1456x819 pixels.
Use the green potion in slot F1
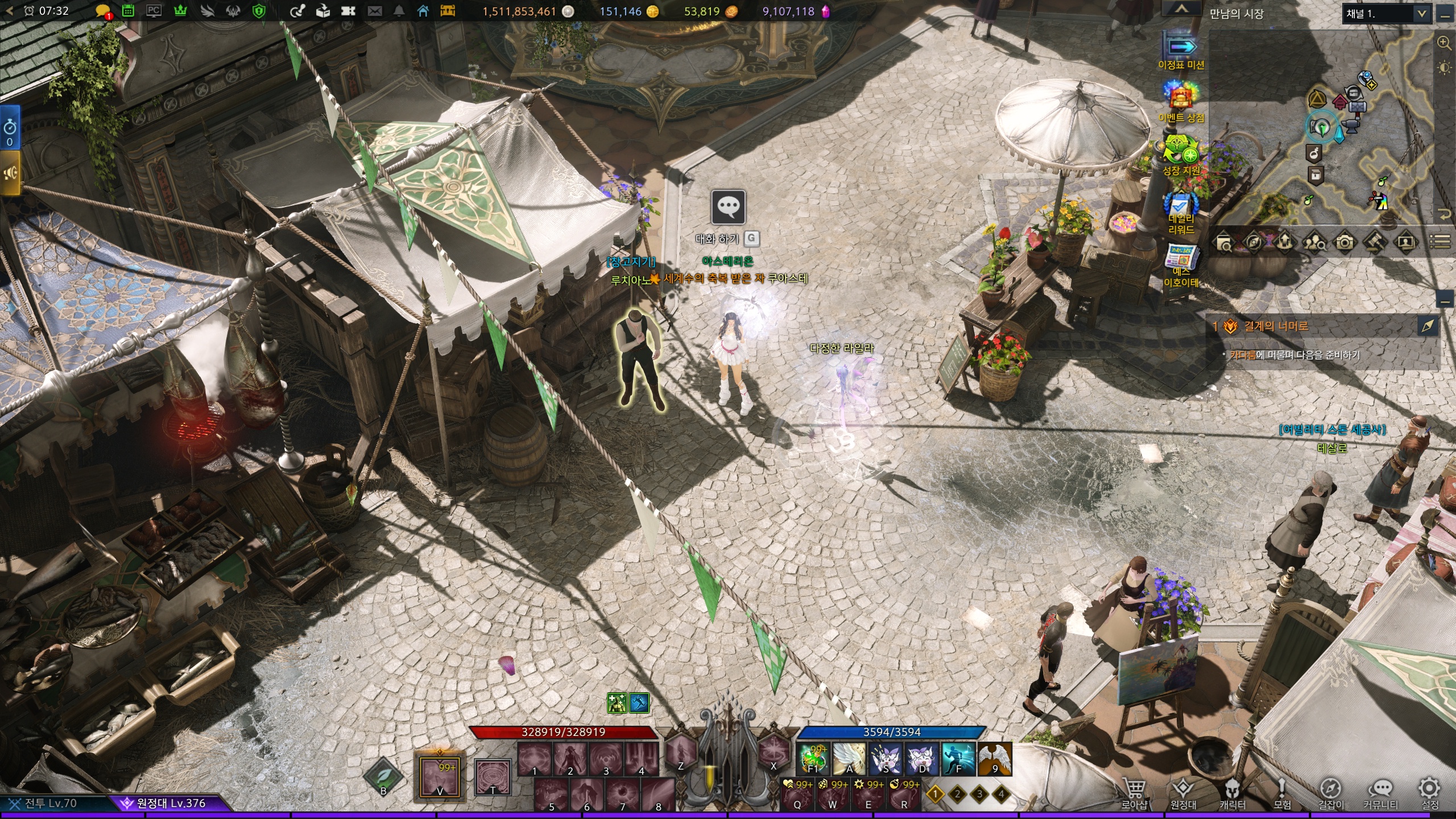(x=813, y=759)
